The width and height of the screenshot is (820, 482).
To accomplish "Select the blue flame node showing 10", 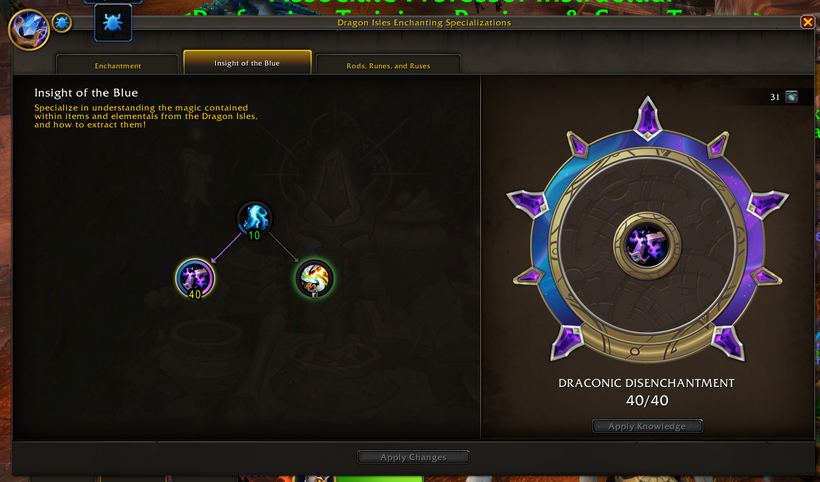I will pyautogui.click(x=254, y=218).
